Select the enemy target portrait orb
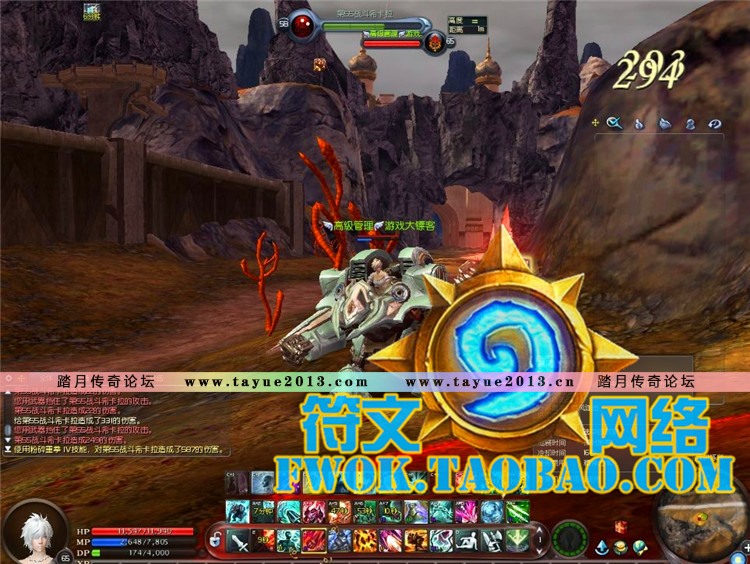 pyautogui.click(x=303, y=25)
